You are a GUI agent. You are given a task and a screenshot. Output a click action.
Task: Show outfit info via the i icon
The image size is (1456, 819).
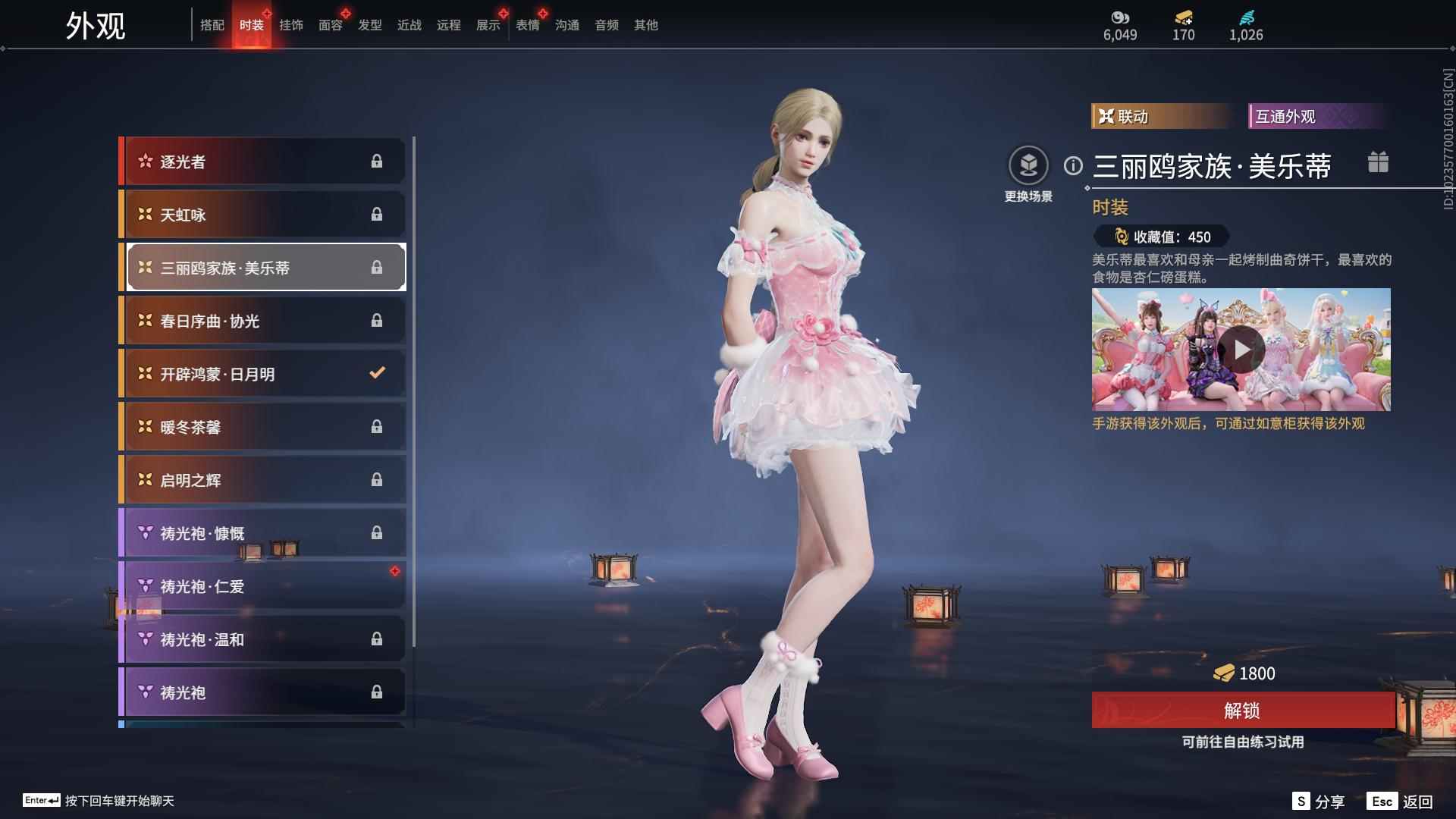[x=1073, y=165]
